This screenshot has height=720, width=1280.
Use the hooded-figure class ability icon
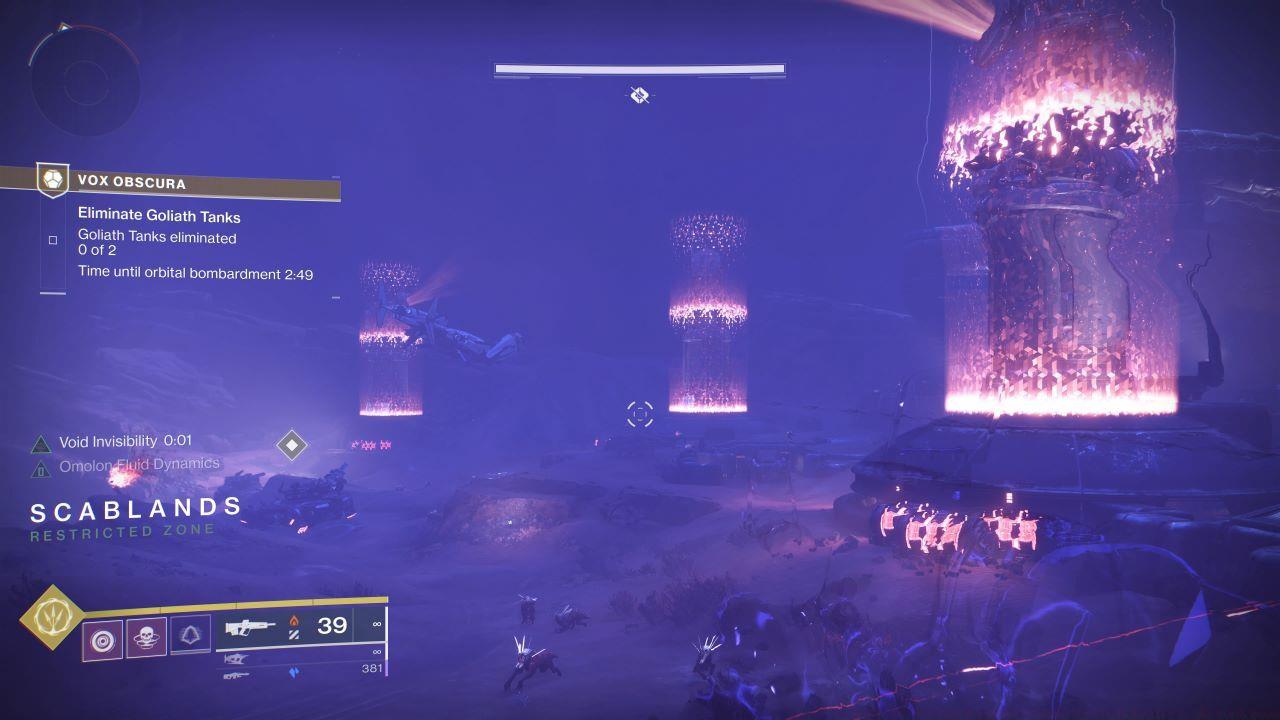(x=190, y=635)
